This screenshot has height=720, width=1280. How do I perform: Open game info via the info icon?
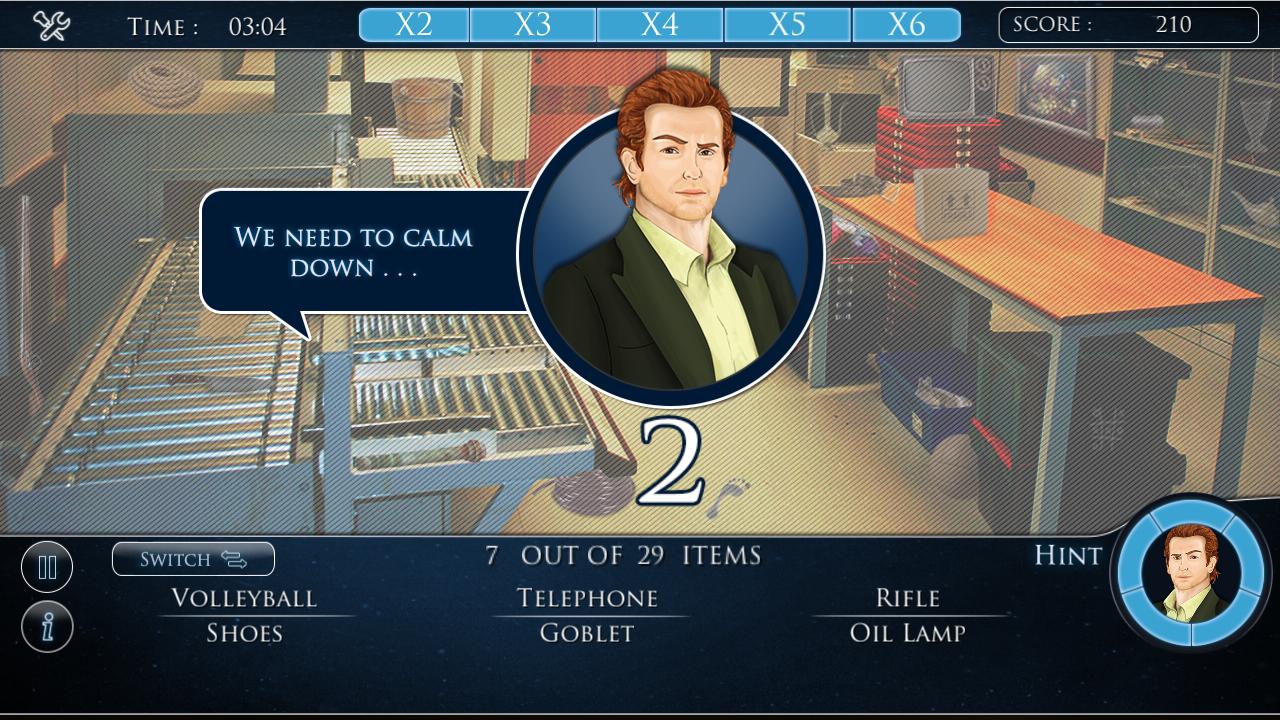pos(47,625)
